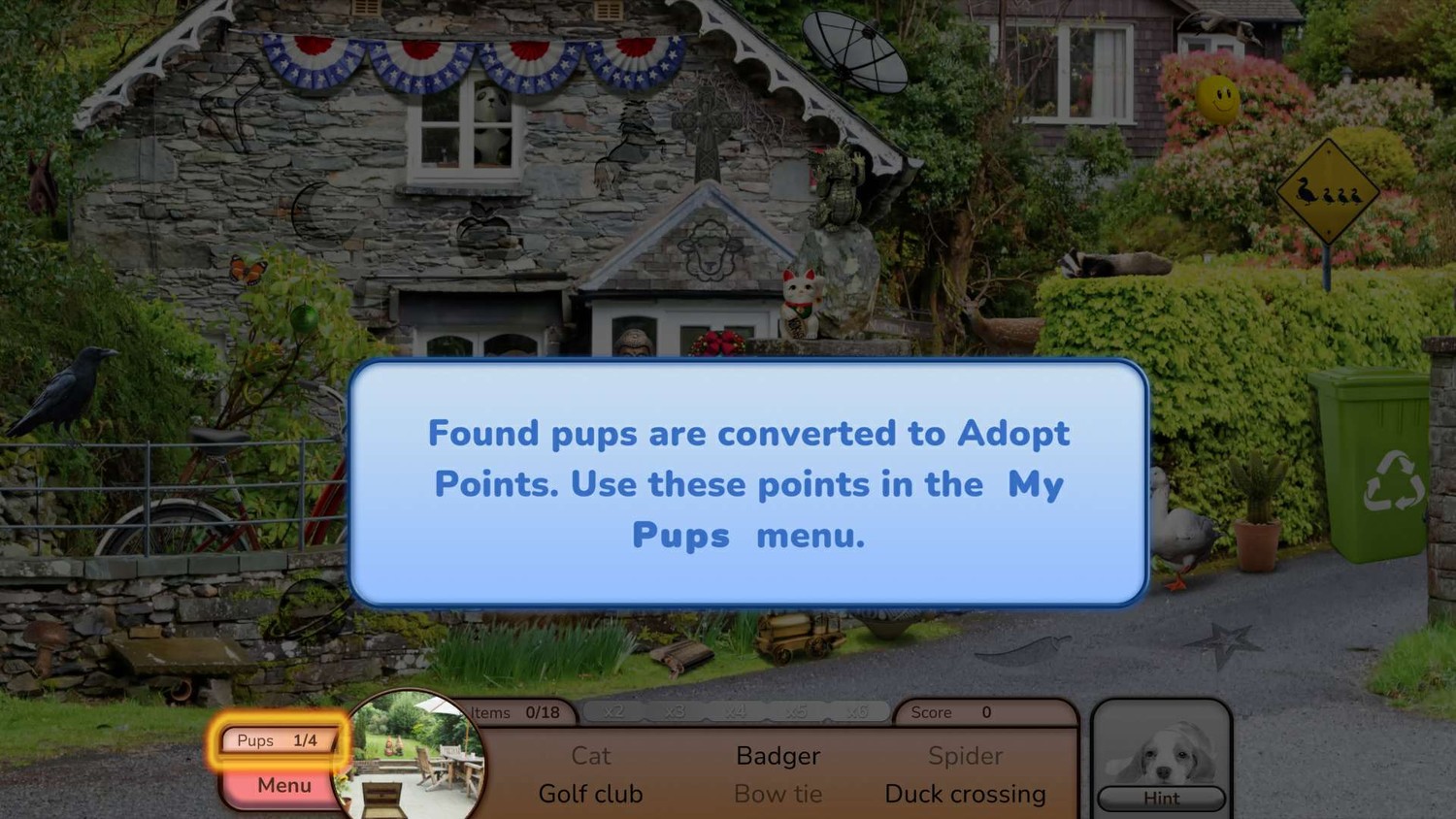Screen dimensions: 1456x819
Task: Open the pink Menu button
Action: click(x=282, y=785)
